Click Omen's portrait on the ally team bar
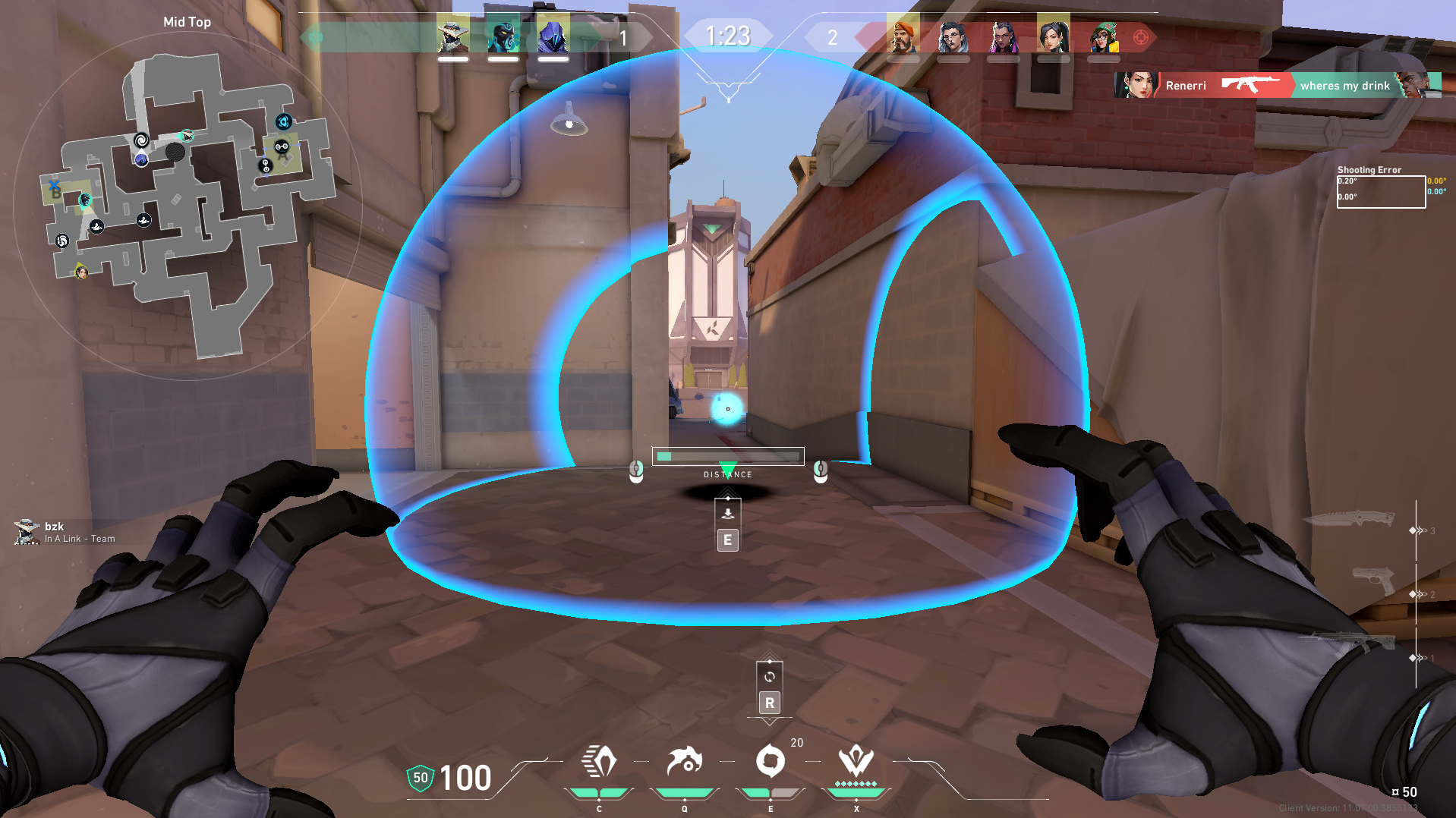Viewport: 1456px width, 818px height. click(552, 35)
